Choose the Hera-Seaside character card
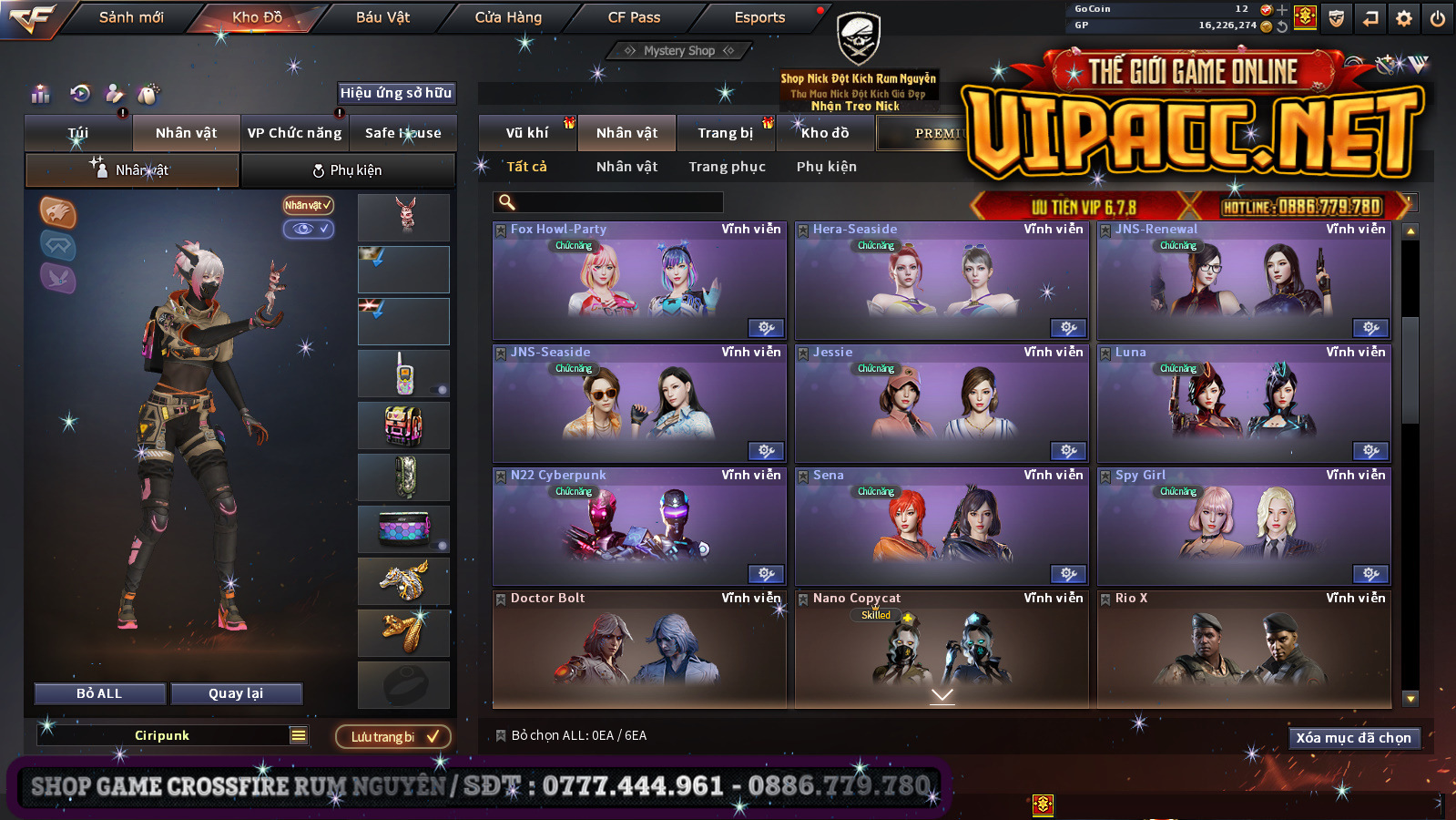Screen dimensions: 1456x820 coord(941,282)
